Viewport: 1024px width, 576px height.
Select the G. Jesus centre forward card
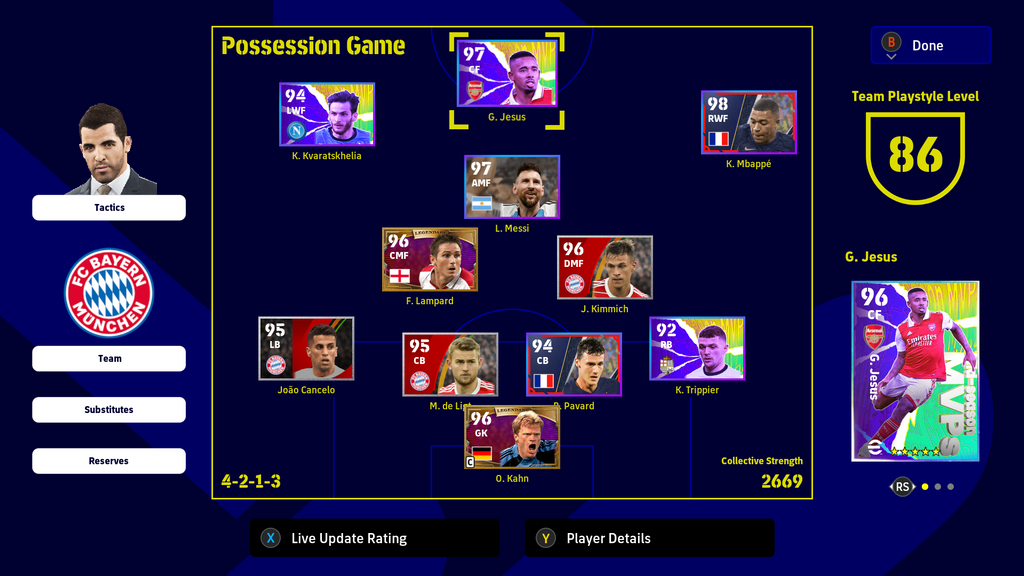(x=507, y=73)
